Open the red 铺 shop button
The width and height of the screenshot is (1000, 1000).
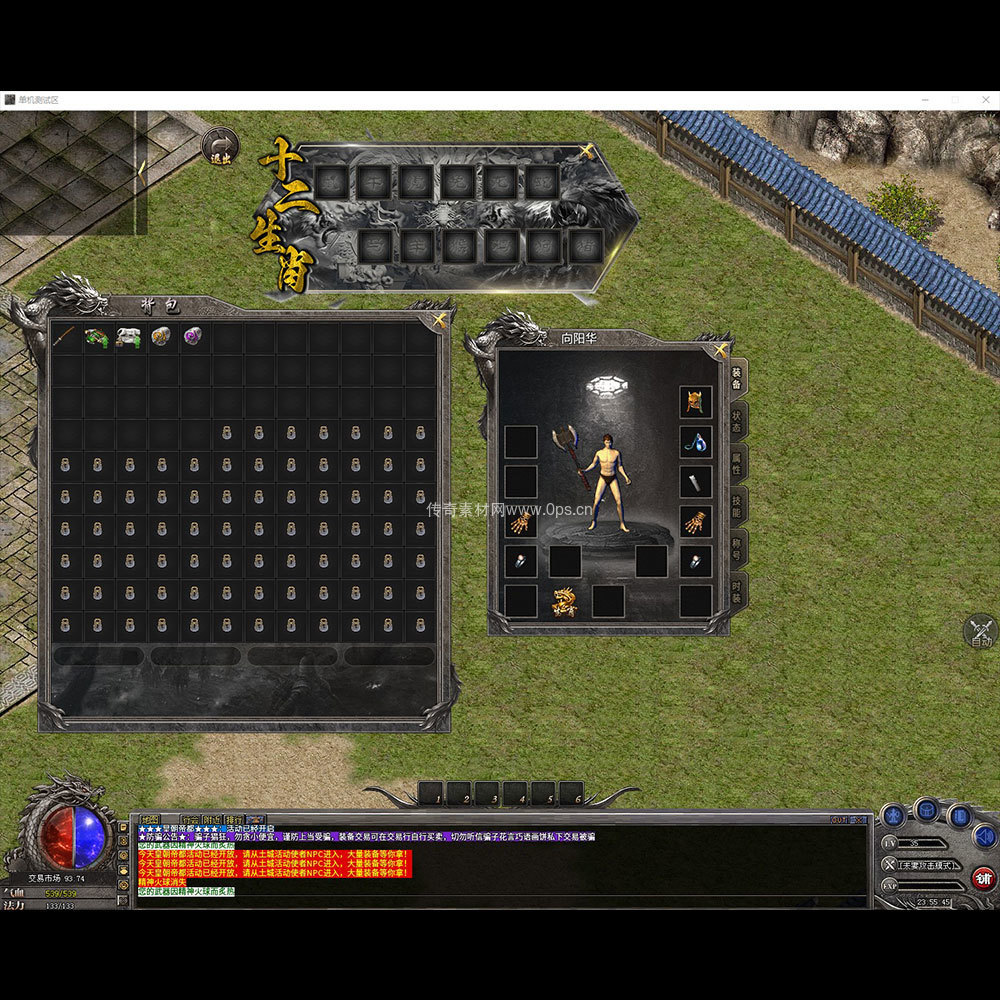(x=984, y=879)
